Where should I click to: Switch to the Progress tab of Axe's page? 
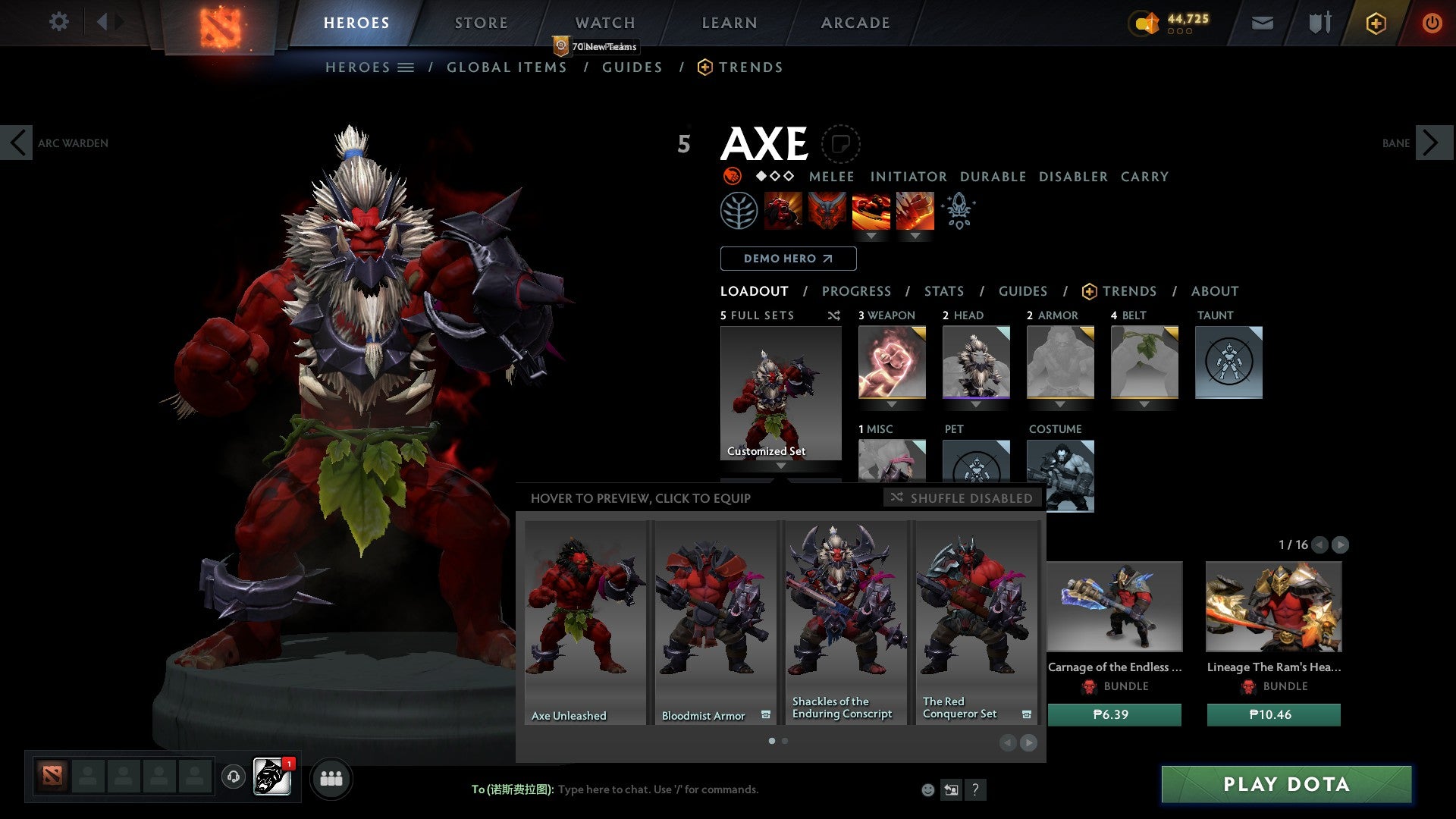click(857, 290)
